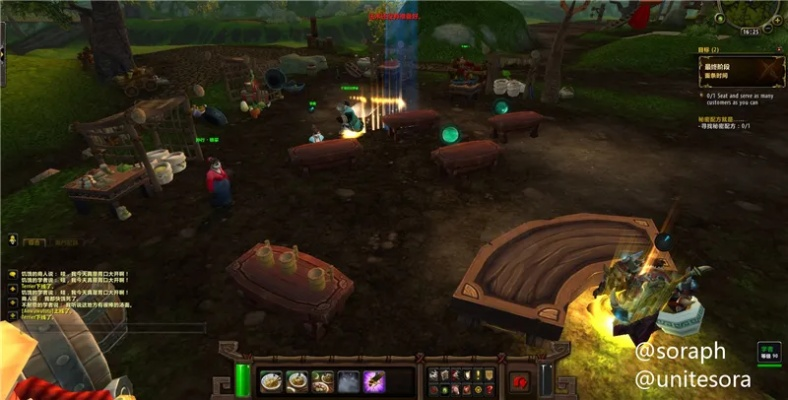
Task: Use the first soup bowl ability
Action: click(x=270, y=381)
